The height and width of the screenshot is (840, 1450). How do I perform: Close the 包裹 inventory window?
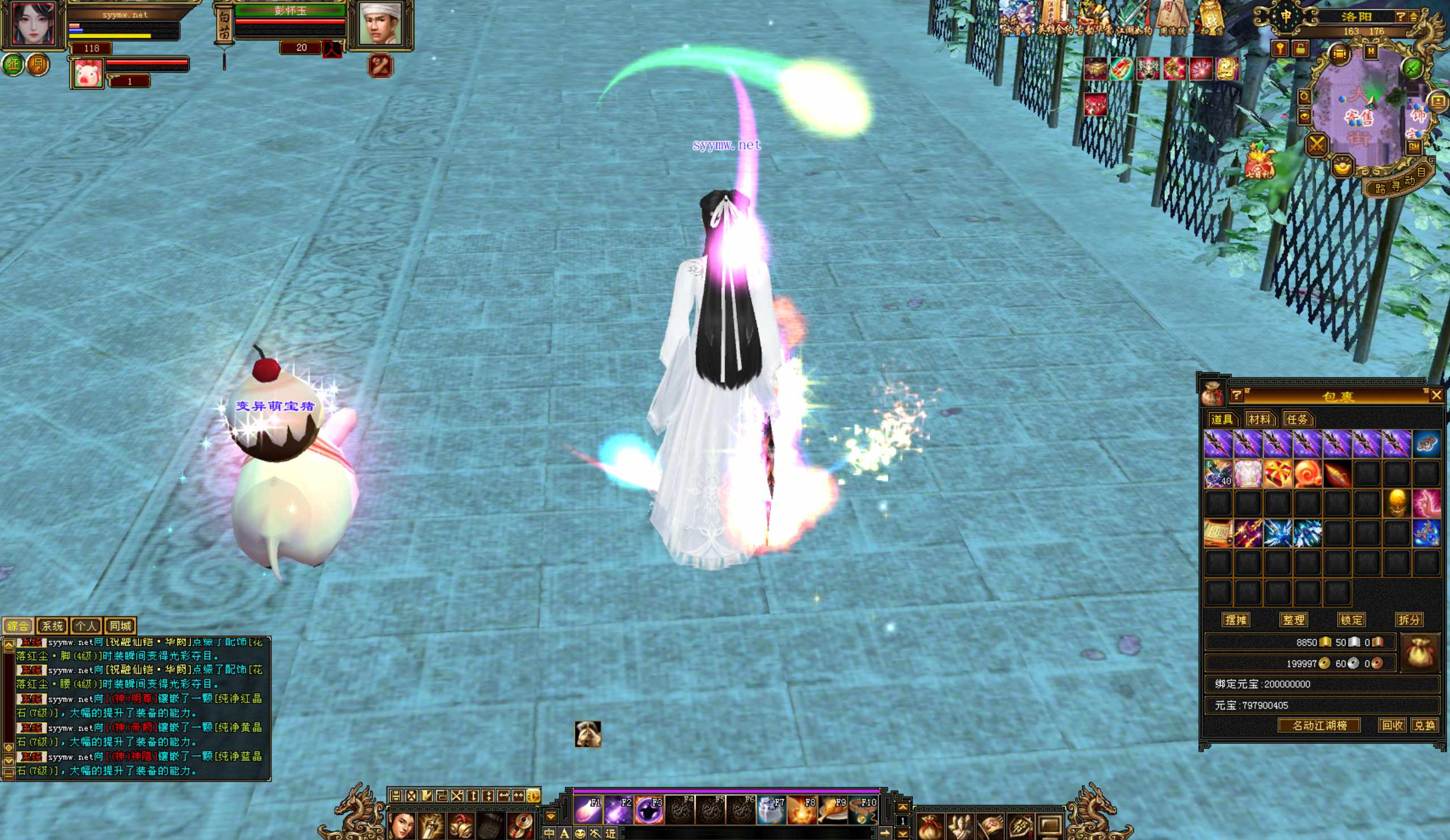pyautogui.click(x=1436, y=395)
